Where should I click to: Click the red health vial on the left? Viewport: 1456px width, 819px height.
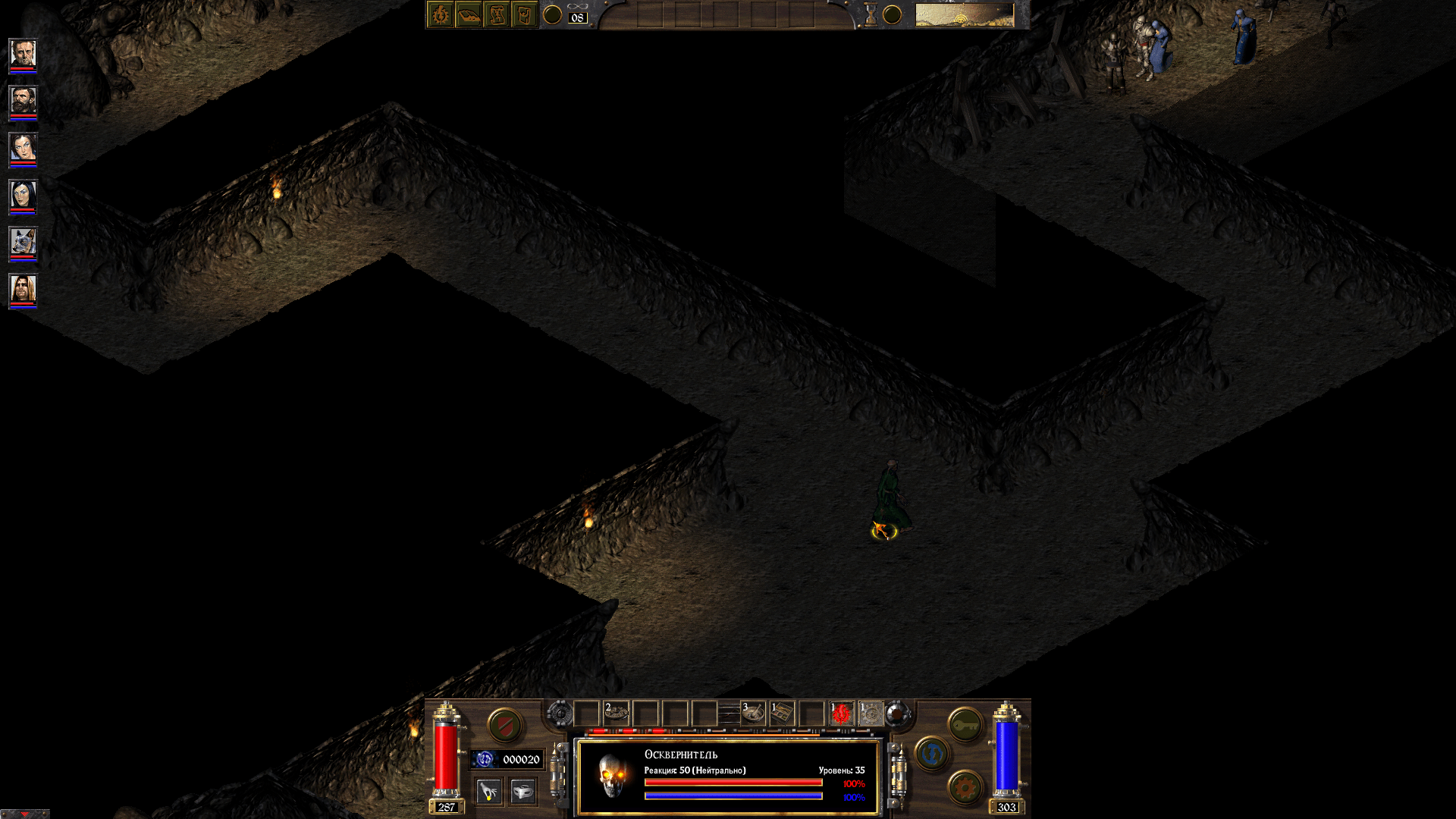coord(446,758)
